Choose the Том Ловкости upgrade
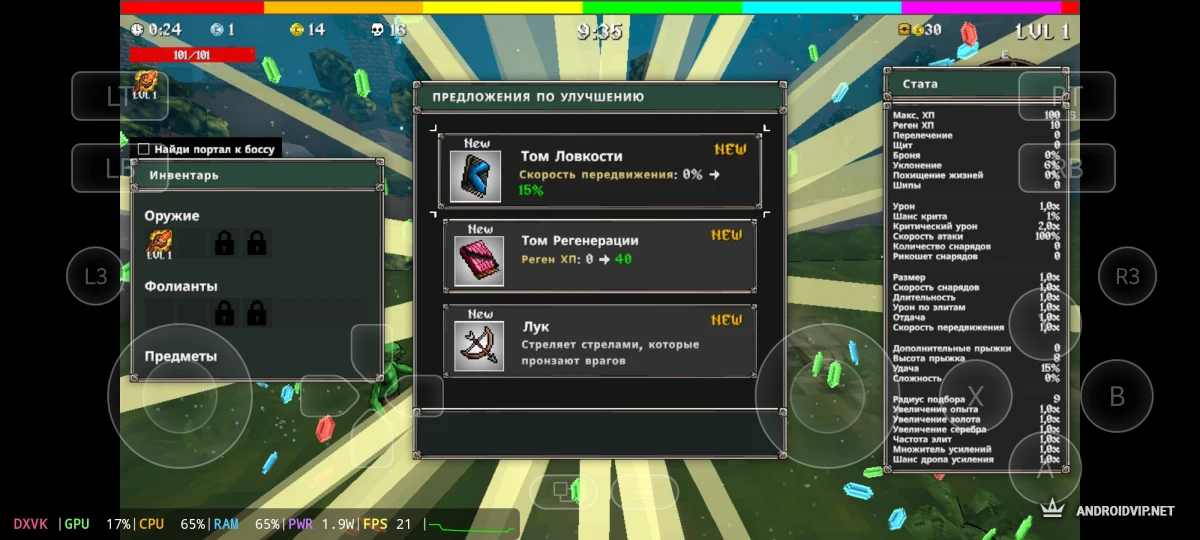Viewport: 1200px width, 540px height. (599, 172)
